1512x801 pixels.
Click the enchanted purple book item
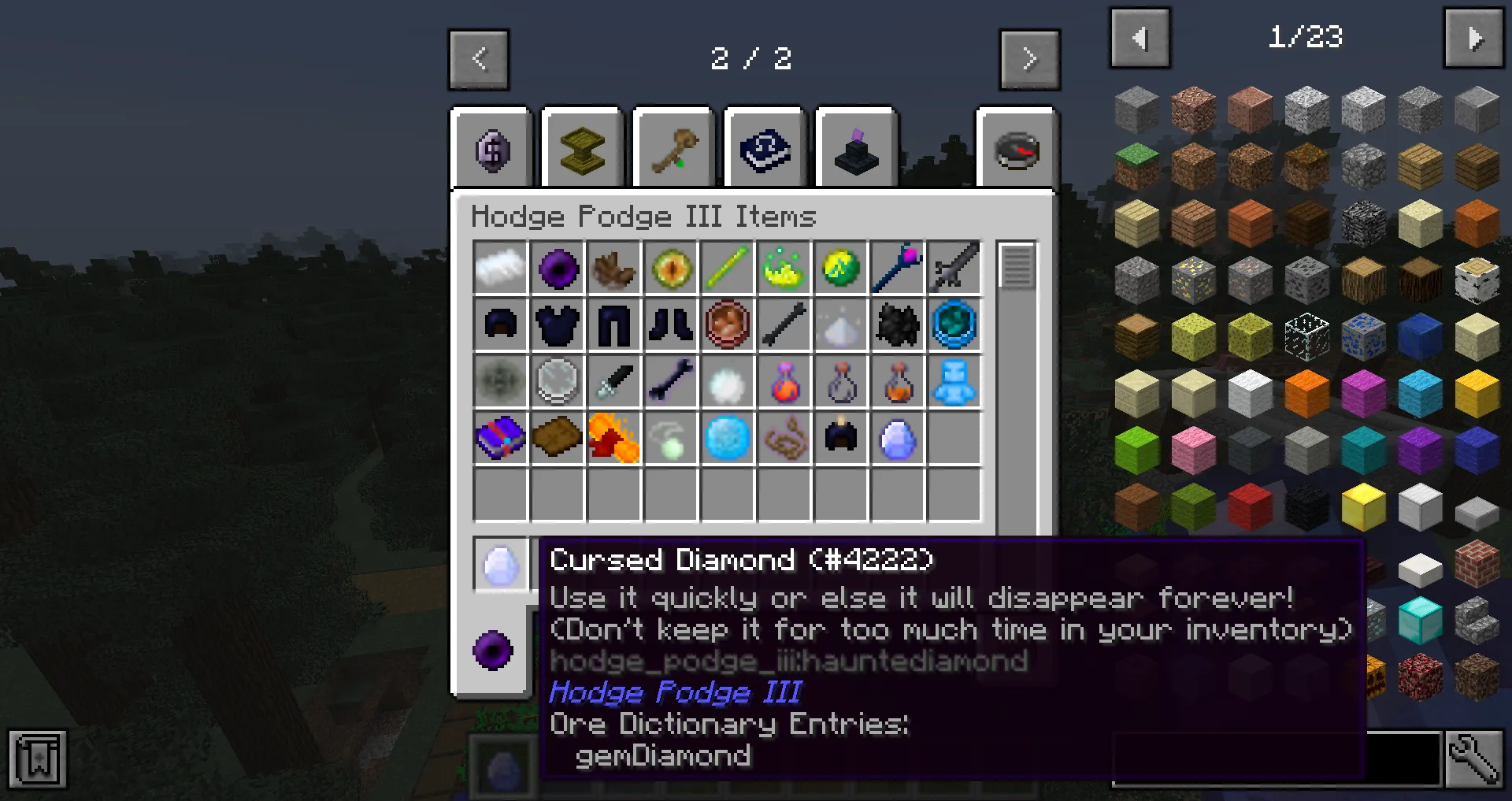point(501,439)
